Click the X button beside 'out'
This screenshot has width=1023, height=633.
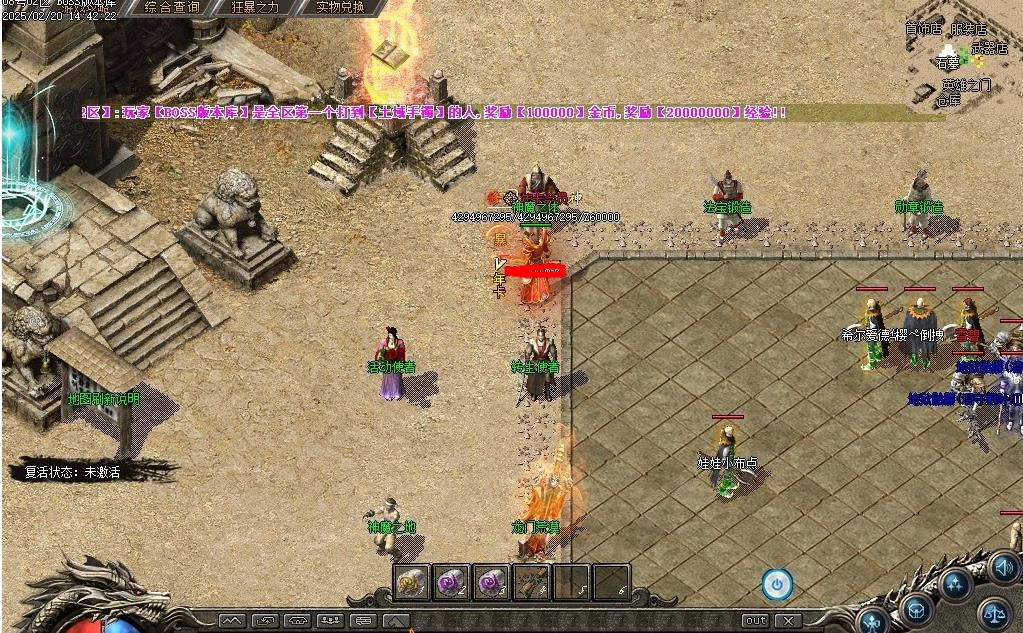coord(788,621)
